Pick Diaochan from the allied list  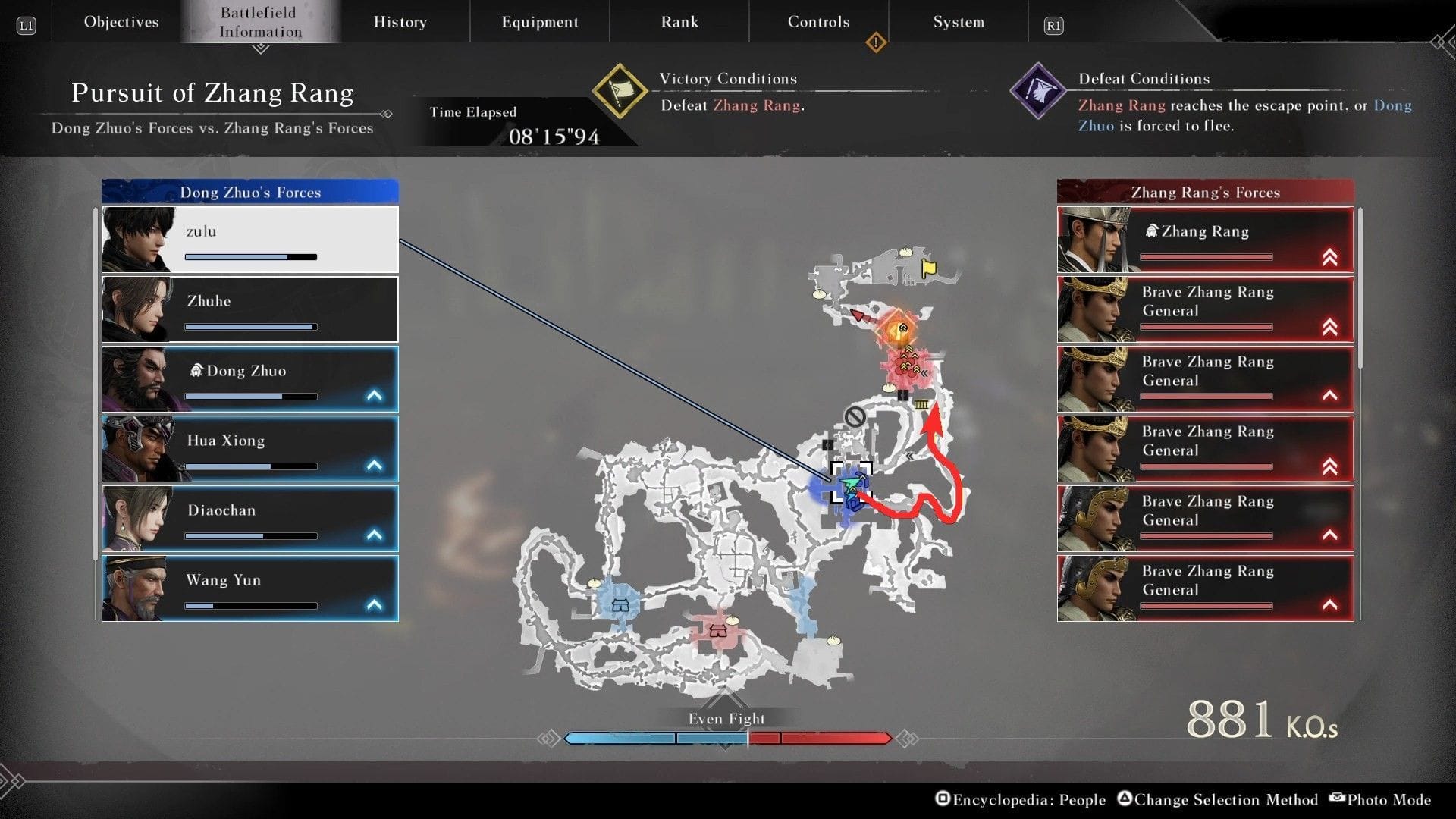250,519
